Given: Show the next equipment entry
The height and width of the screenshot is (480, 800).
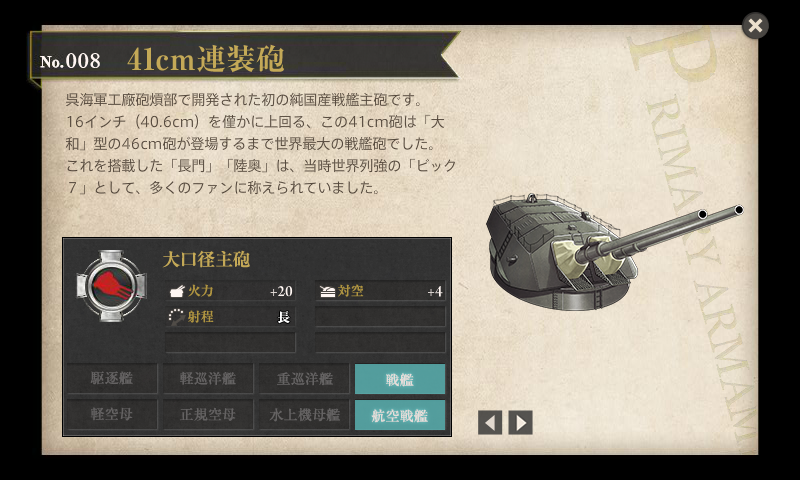Looking at the screenshot, I should pos(520,422).
